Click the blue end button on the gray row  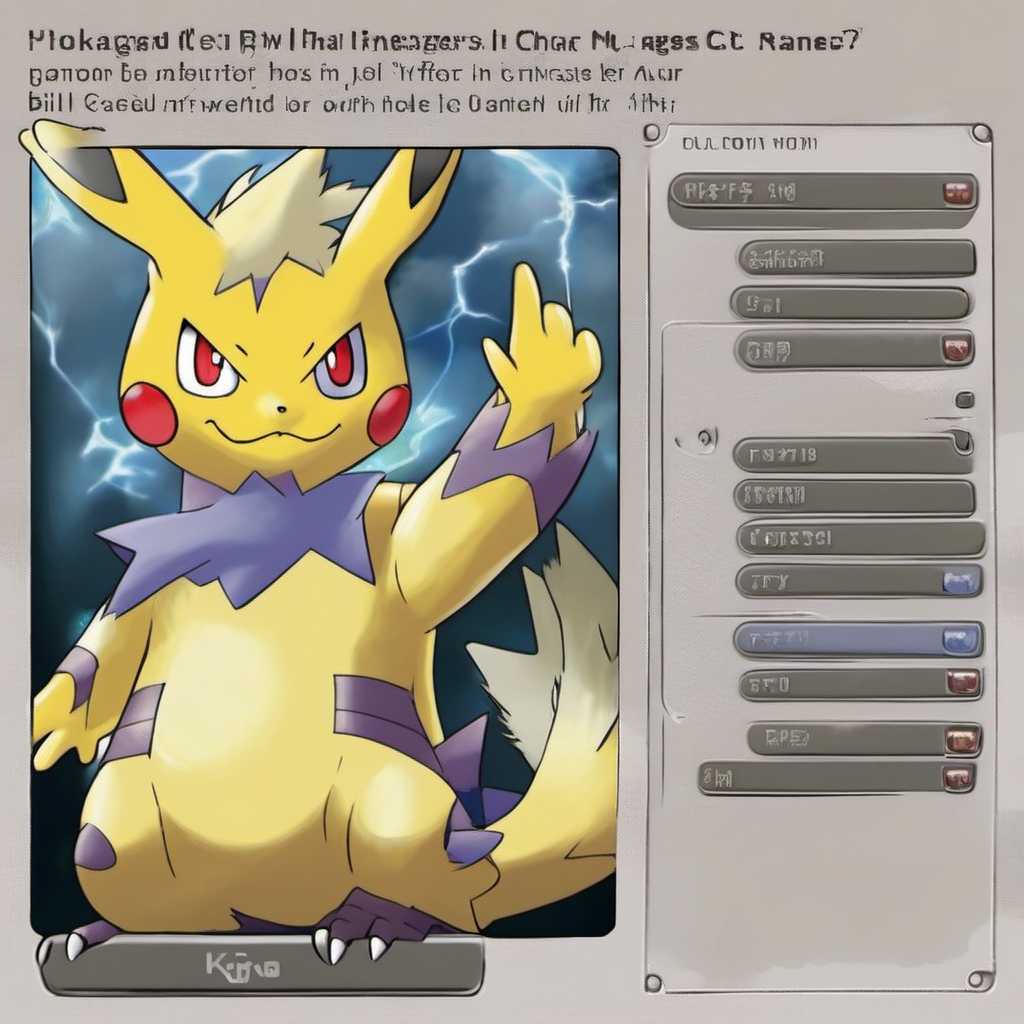pos(962,580)
